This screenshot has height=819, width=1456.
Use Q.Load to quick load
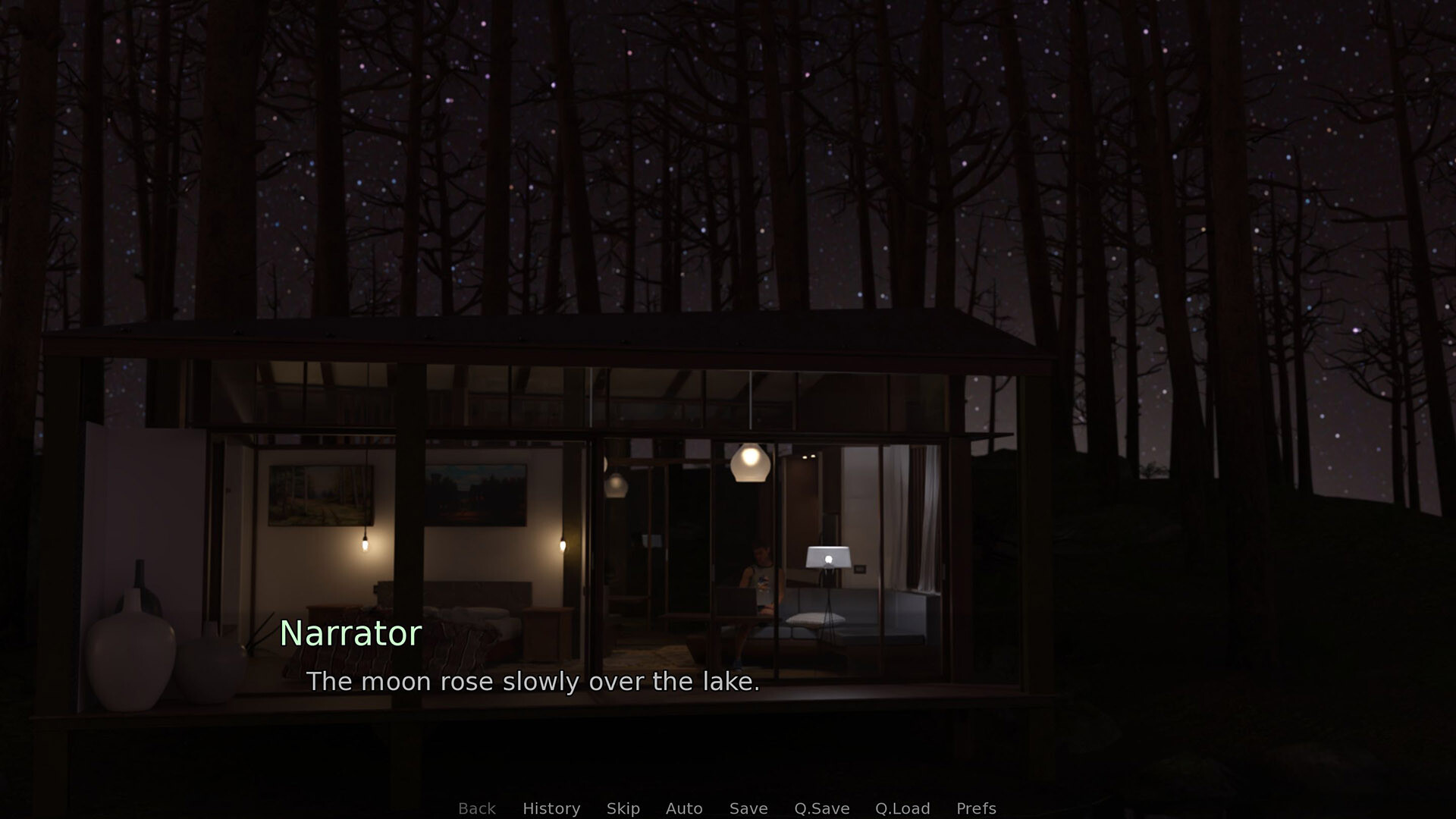[x=902, y=808]
